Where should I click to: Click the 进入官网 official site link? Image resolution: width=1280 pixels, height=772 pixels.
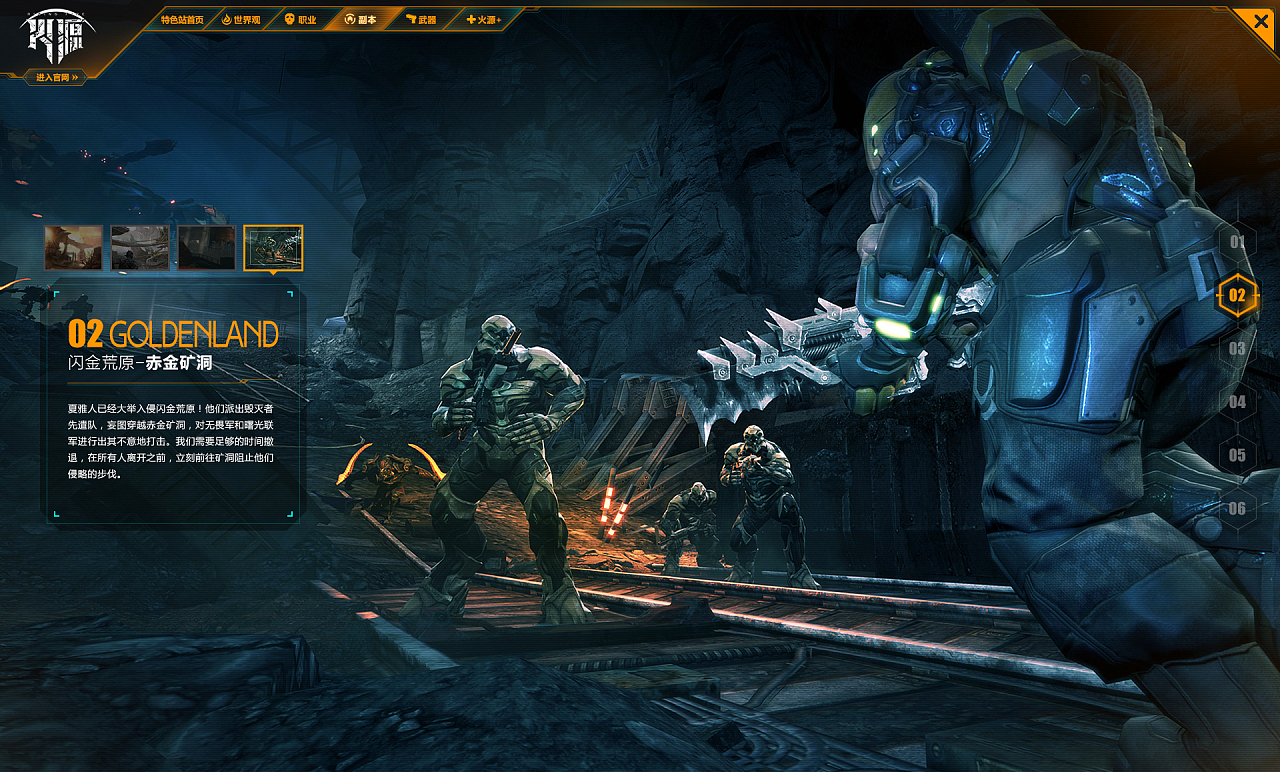click(56, 77)
